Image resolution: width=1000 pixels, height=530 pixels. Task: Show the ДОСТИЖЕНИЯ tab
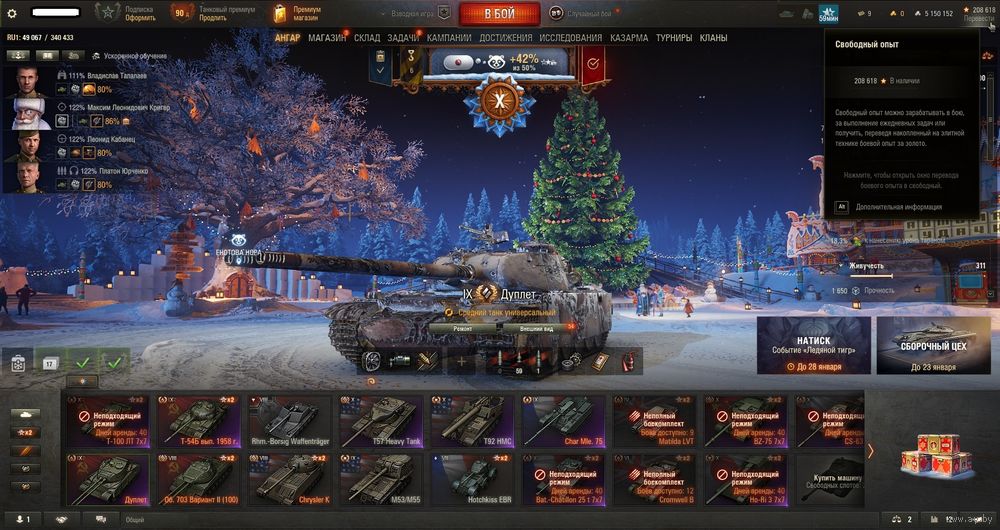pos(506,38)
